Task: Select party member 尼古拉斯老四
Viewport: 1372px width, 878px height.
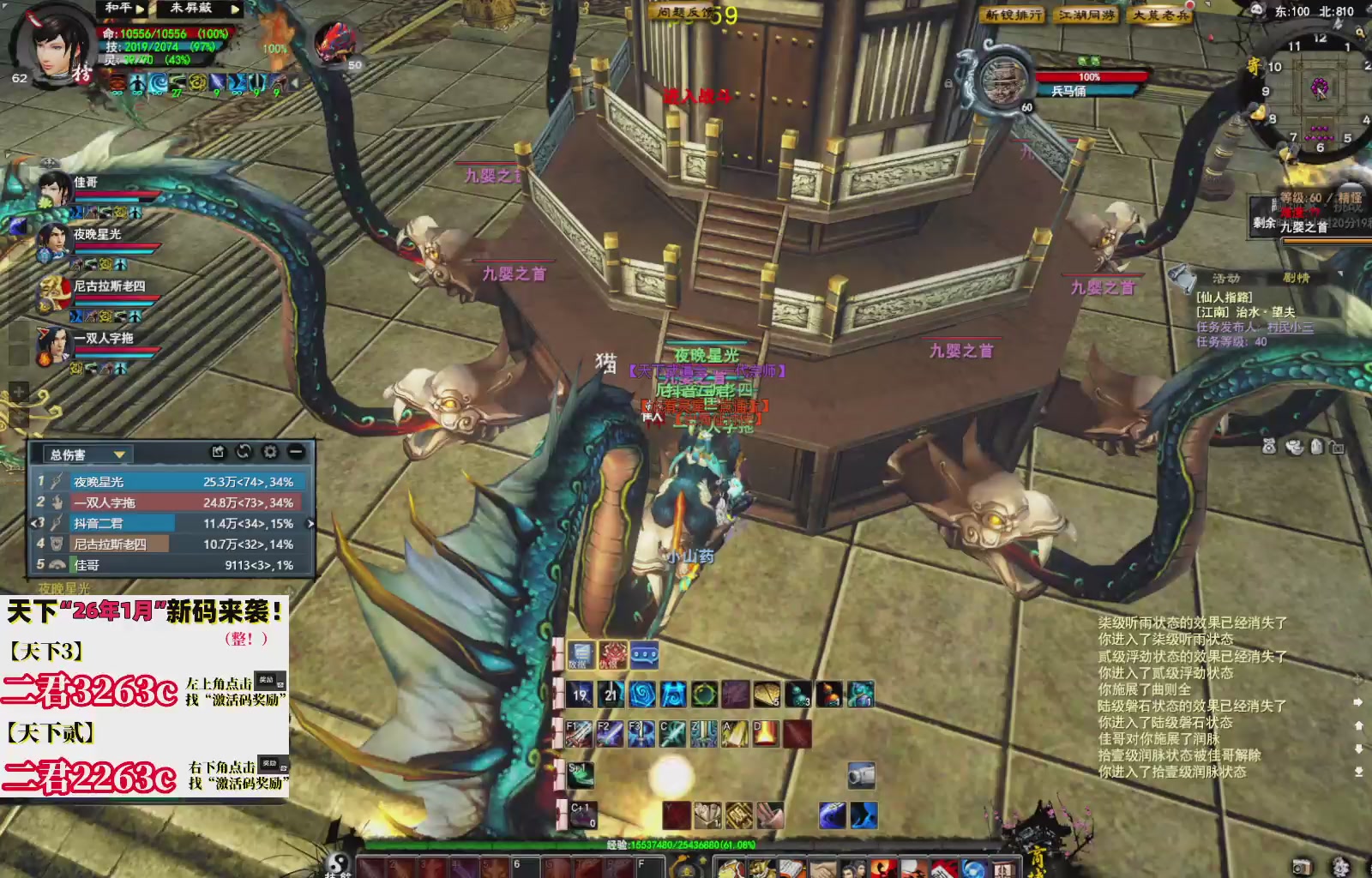Action: click(53, 292)
